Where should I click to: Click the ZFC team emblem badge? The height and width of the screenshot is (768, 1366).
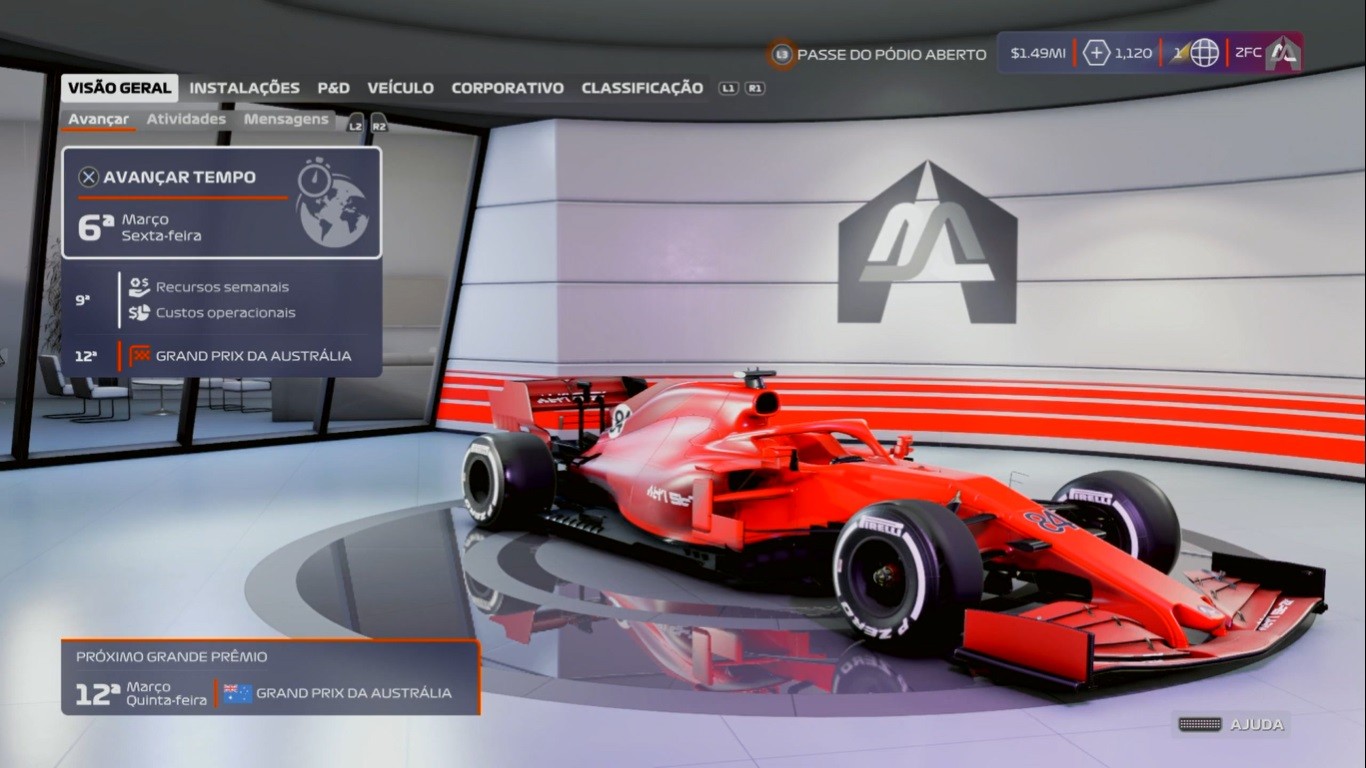[x=1282, y=53]
